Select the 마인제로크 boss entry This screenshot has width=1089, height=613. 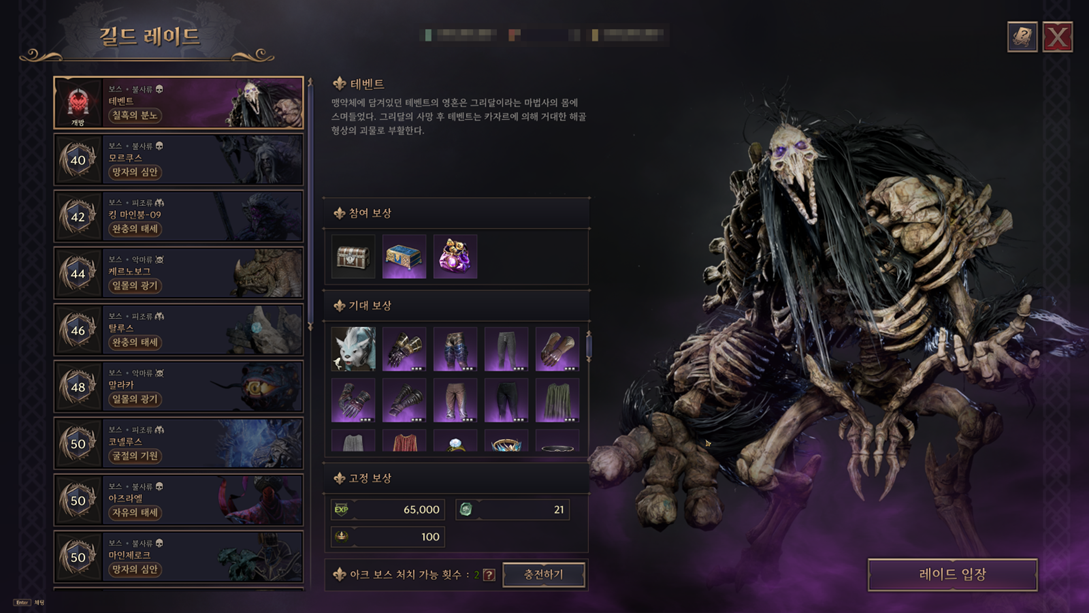(179, 557)
